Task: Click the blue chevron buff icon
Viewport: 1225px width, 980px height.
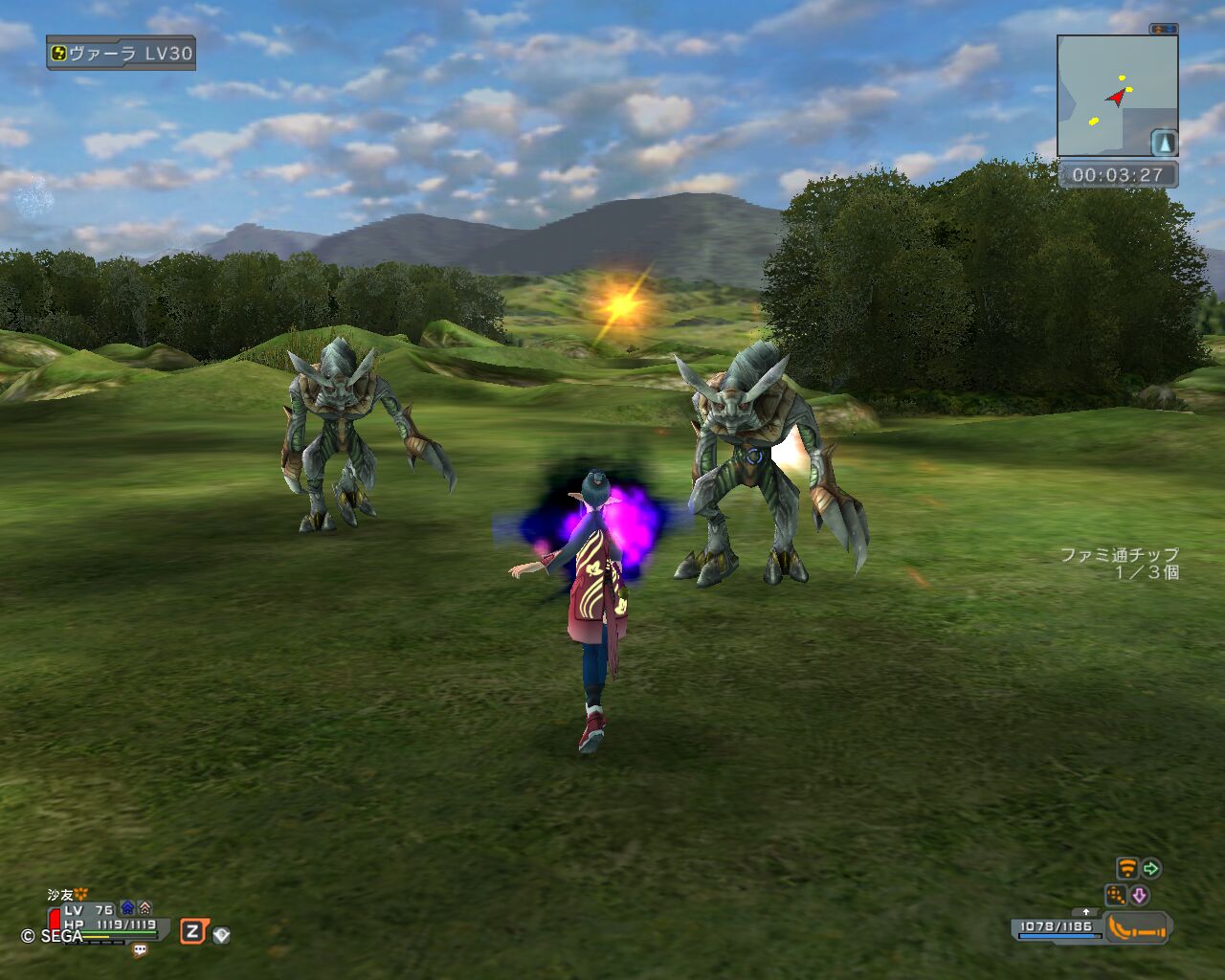Action: click(127, 908)
